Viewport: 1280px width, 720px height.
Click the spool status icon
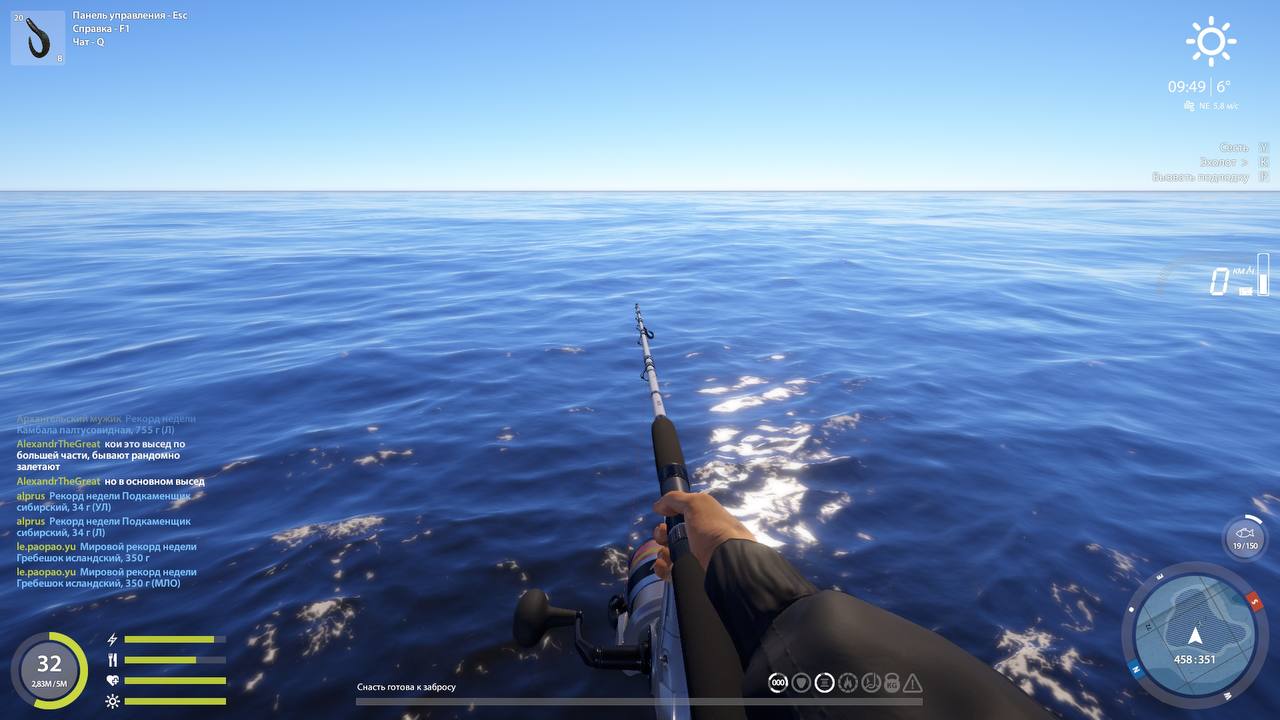tap(824, 682)
